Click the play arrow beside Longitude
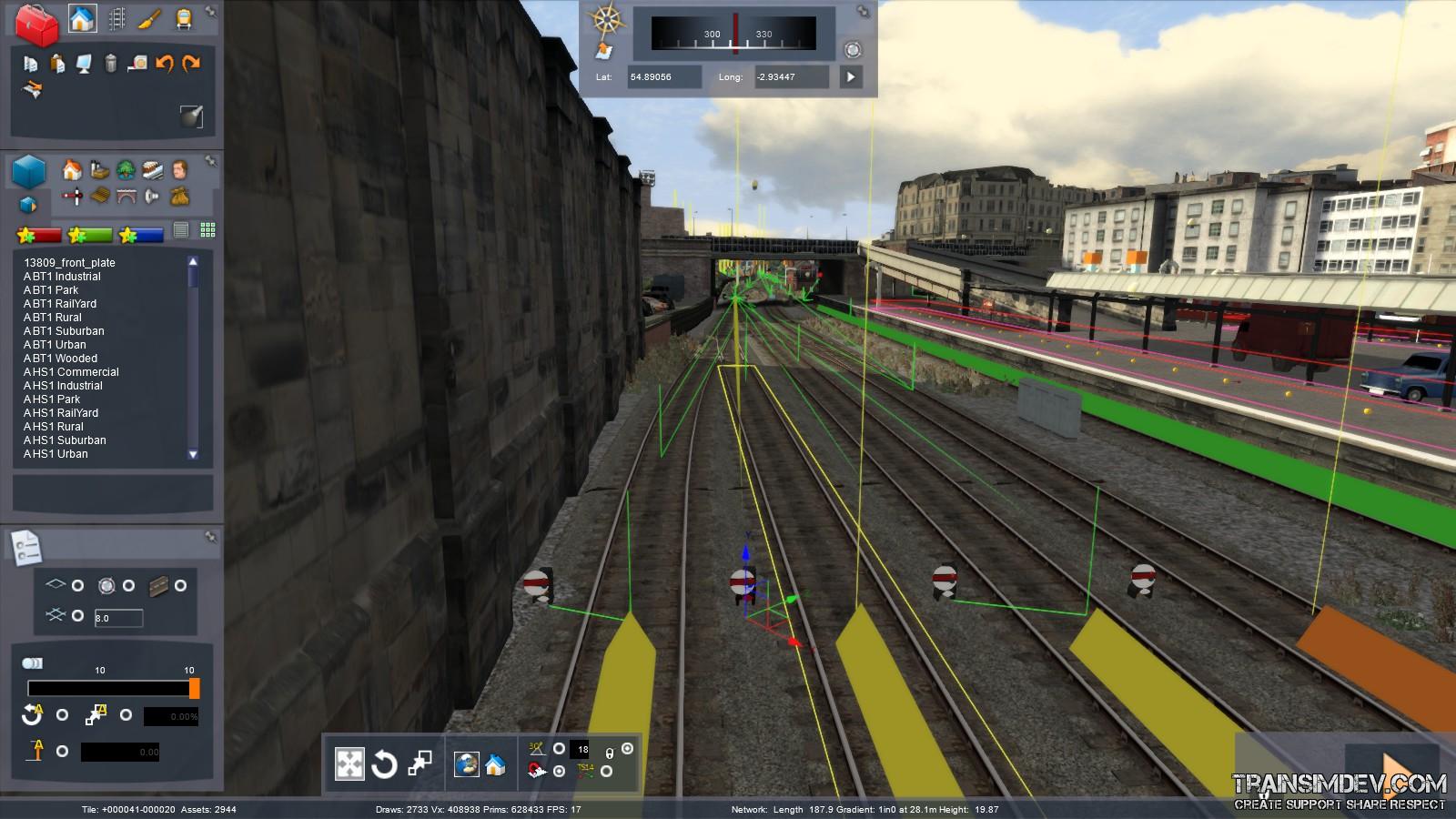The height and width of the screenshot is (819, 1456). [851, 77]
